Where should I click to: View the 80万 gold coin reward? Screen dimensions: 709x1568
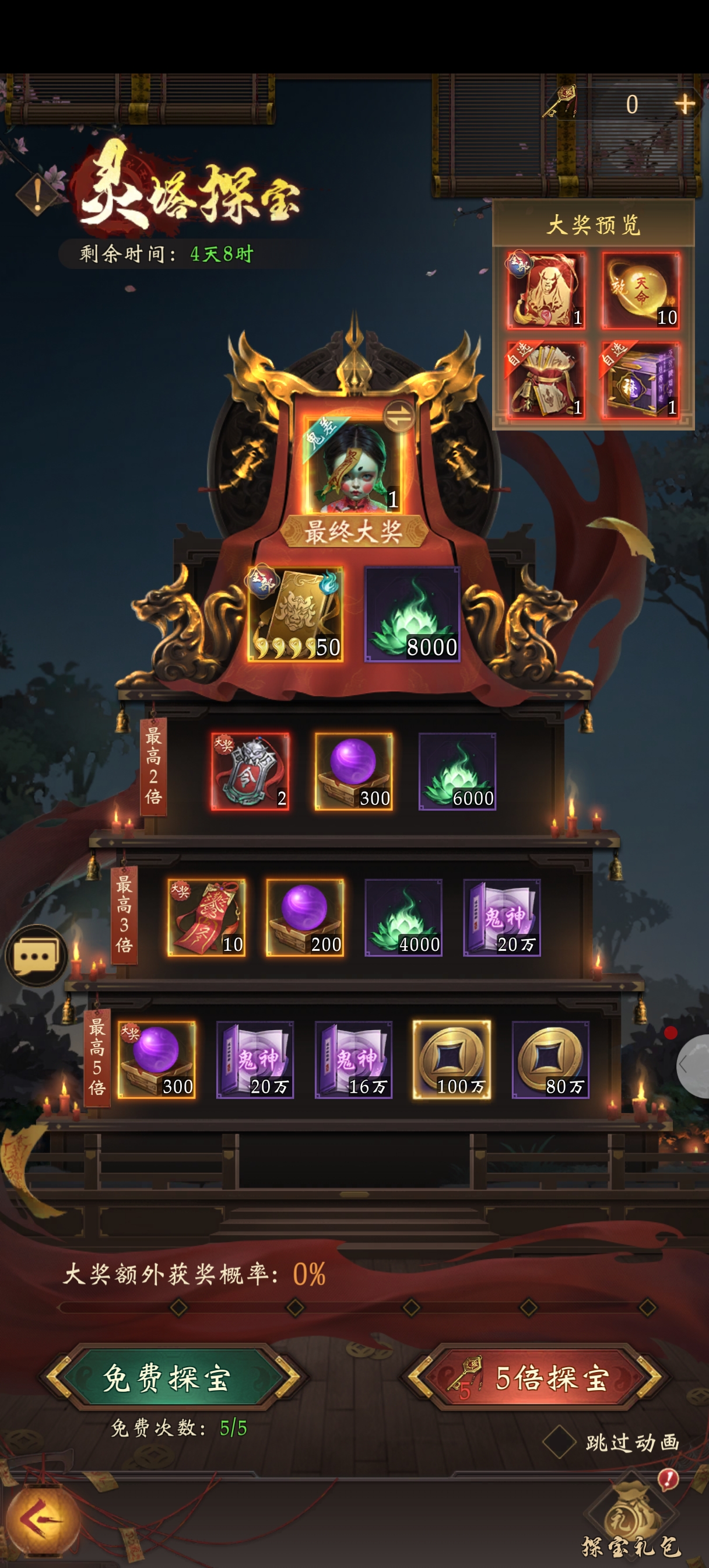(x=550, y=1060)
